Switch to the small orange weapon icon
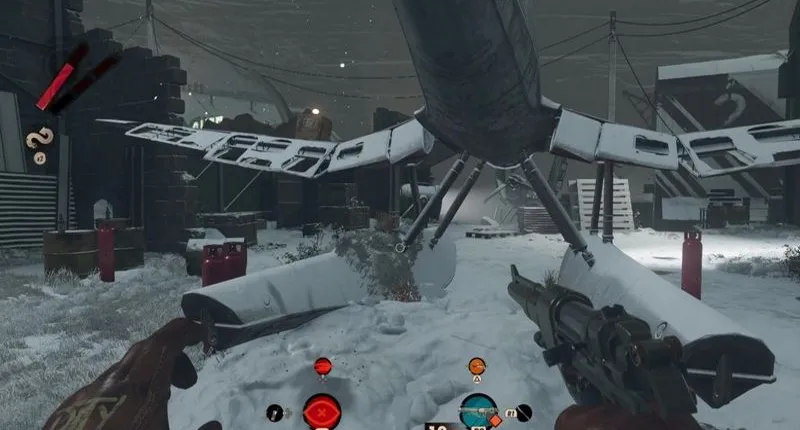This screenshot has height=430, width=800. 477,367
